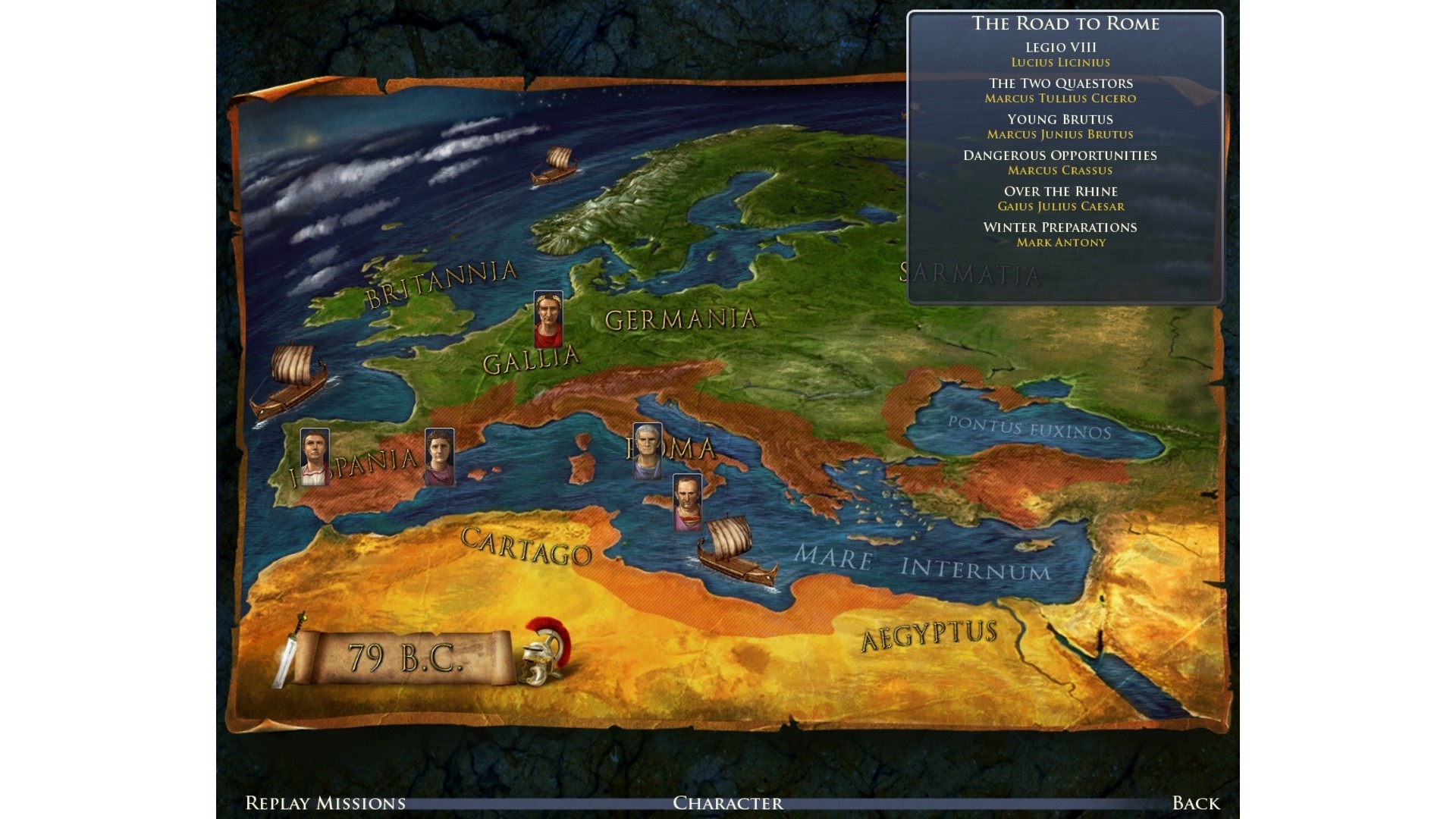Click the grey-haired portrait marker on Roma
The image size is (1456, 819).
coord(647,451)
